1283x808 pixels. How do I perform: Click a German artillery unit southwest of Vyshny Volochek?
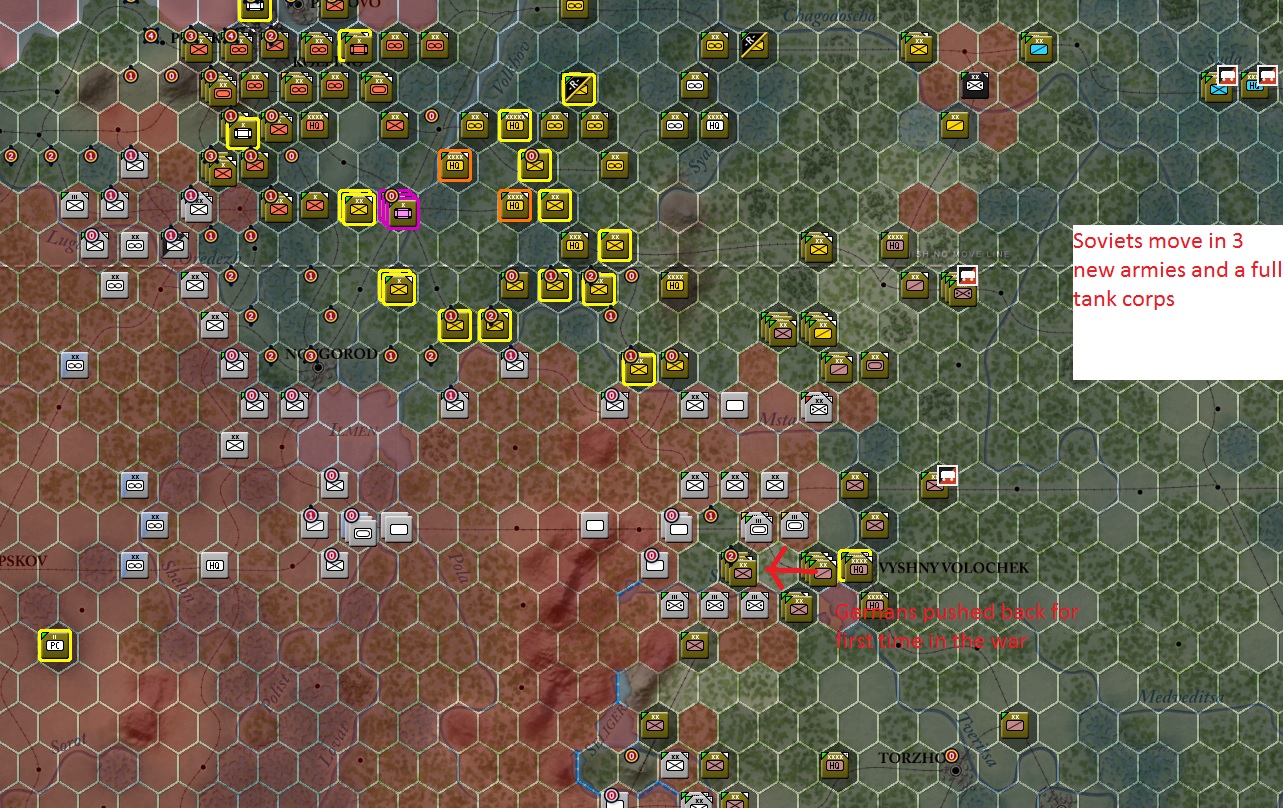pyautogui.click(x=756, y=525)
